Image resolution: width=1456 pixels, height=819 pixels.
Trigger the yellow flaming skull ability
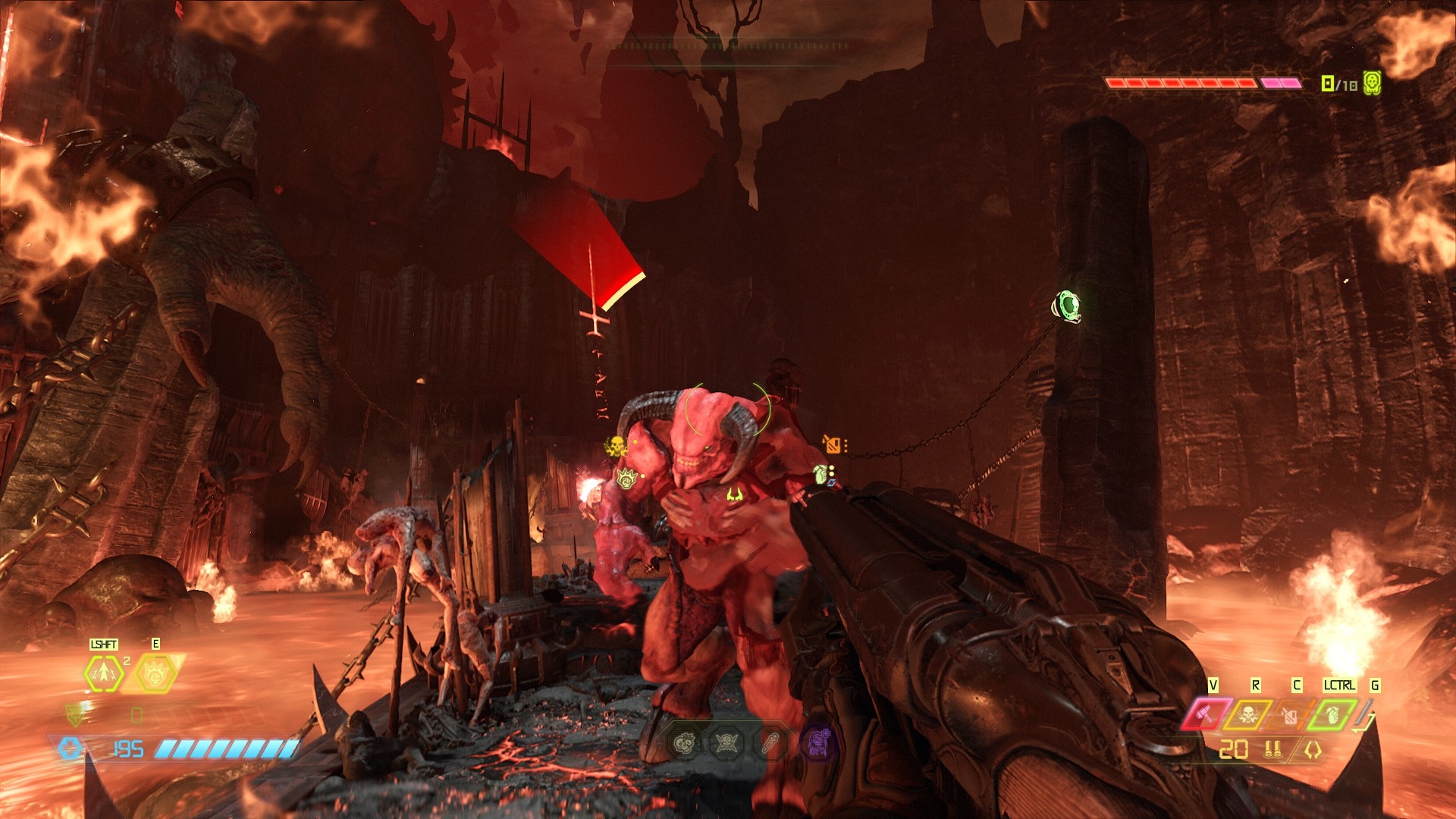point(1247,714)
